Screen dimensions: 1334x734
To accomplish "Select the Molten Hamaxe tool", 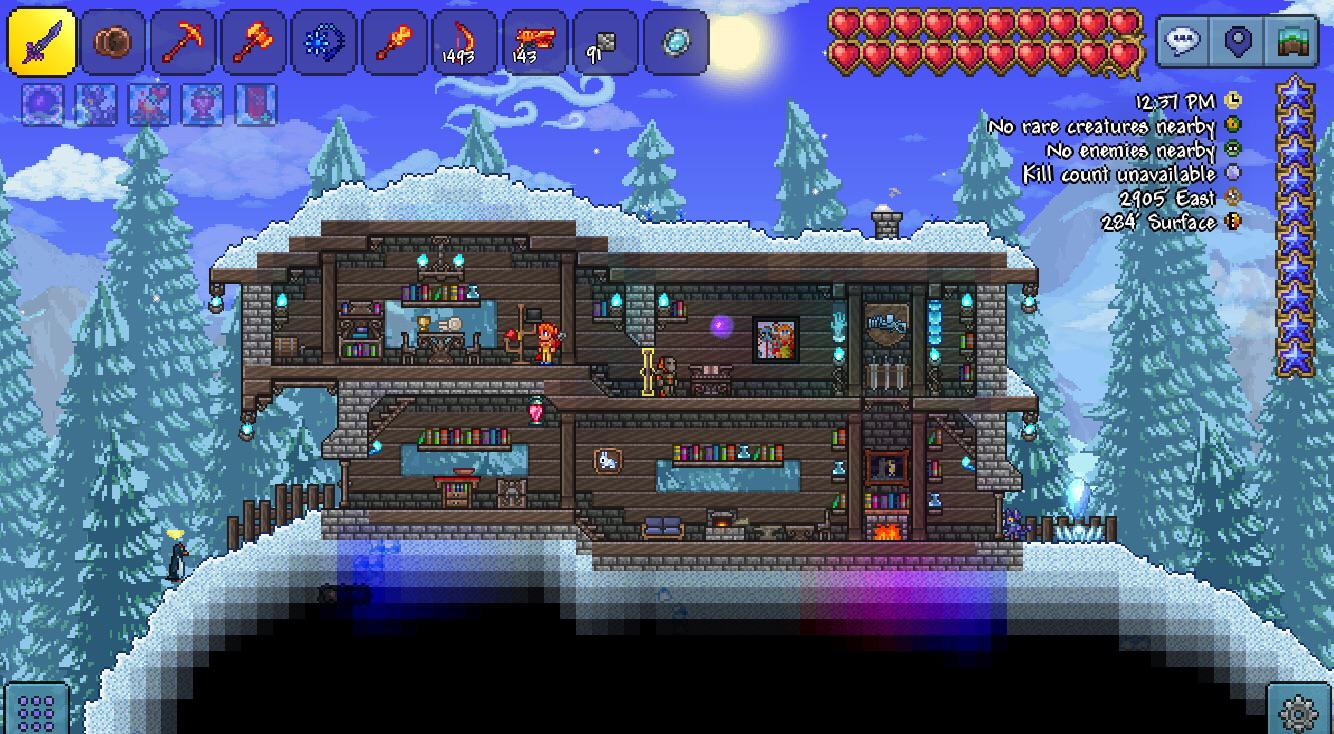I will 253,42.
